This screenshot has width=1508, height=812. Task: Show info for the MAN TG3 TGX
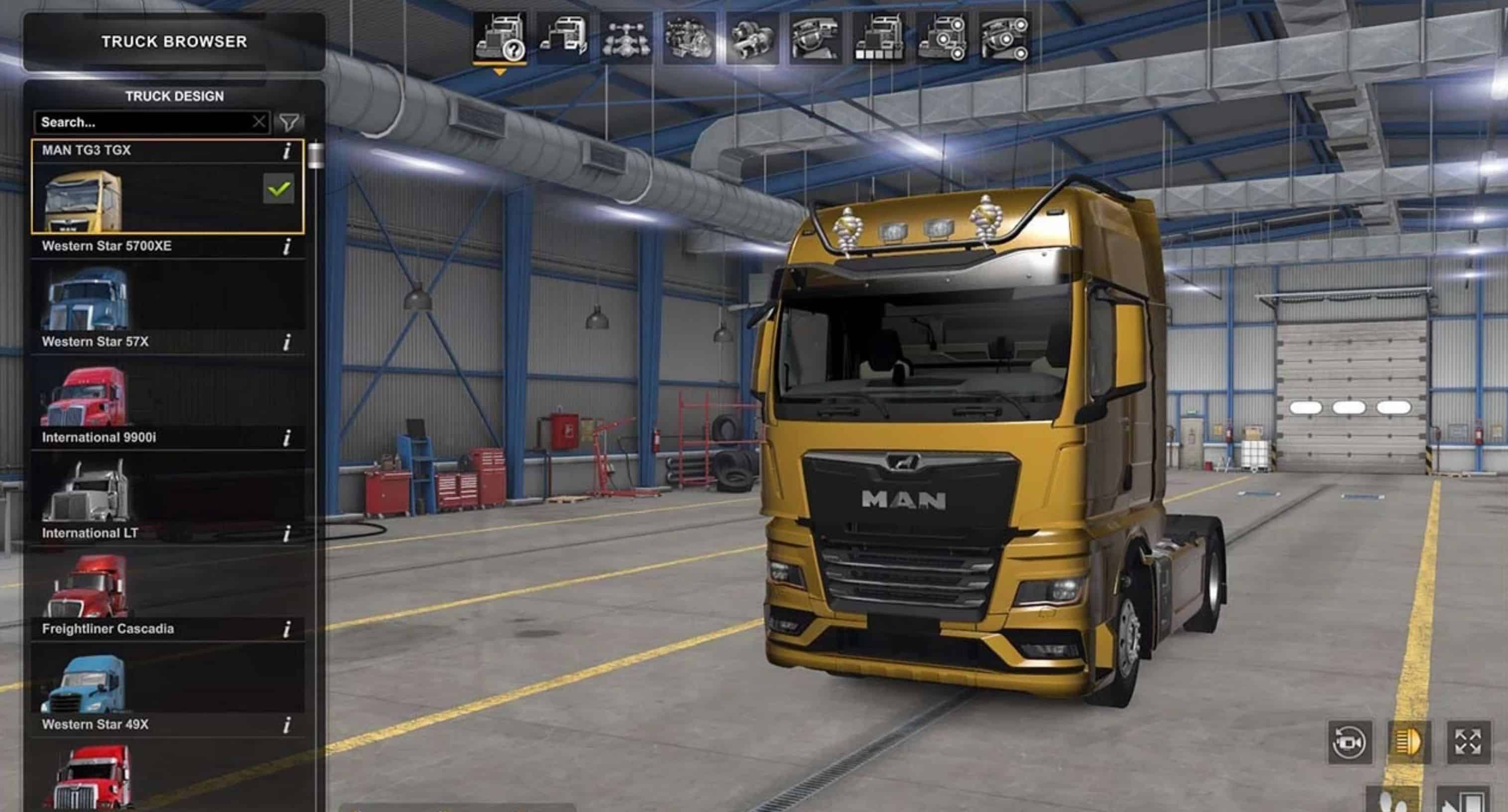(287, 151)
